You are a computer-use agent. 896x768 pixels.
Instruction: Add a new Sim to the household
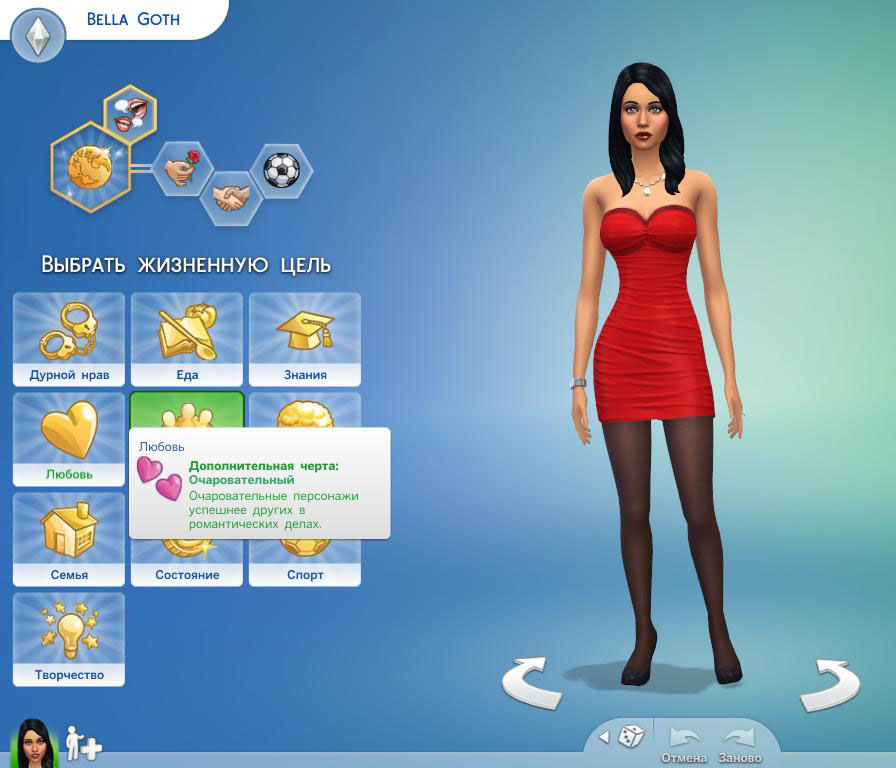click(84, 744)
